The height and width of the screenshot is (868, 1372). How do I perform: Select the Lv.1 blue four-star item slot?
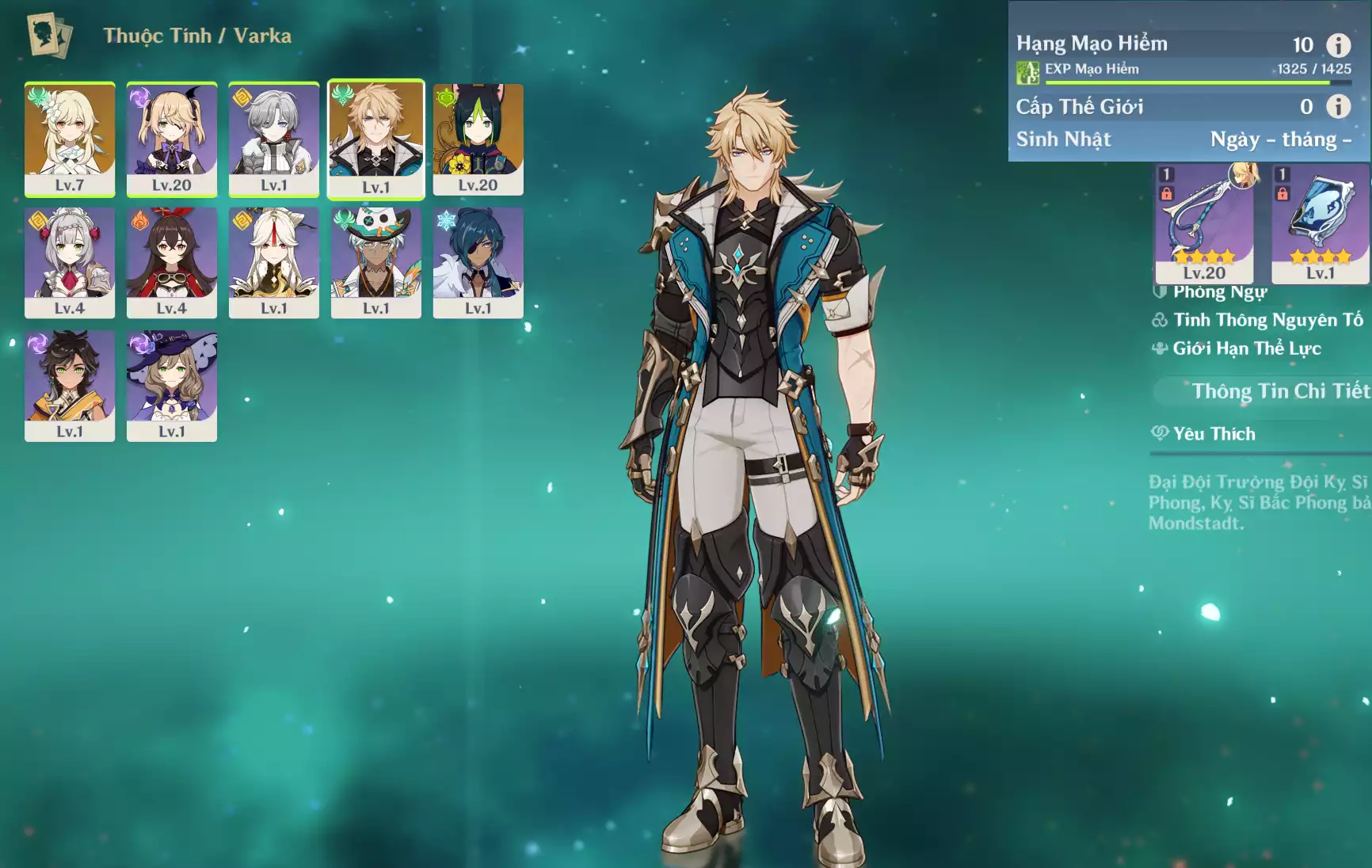pyautogui.click(x=1321, y=223)
